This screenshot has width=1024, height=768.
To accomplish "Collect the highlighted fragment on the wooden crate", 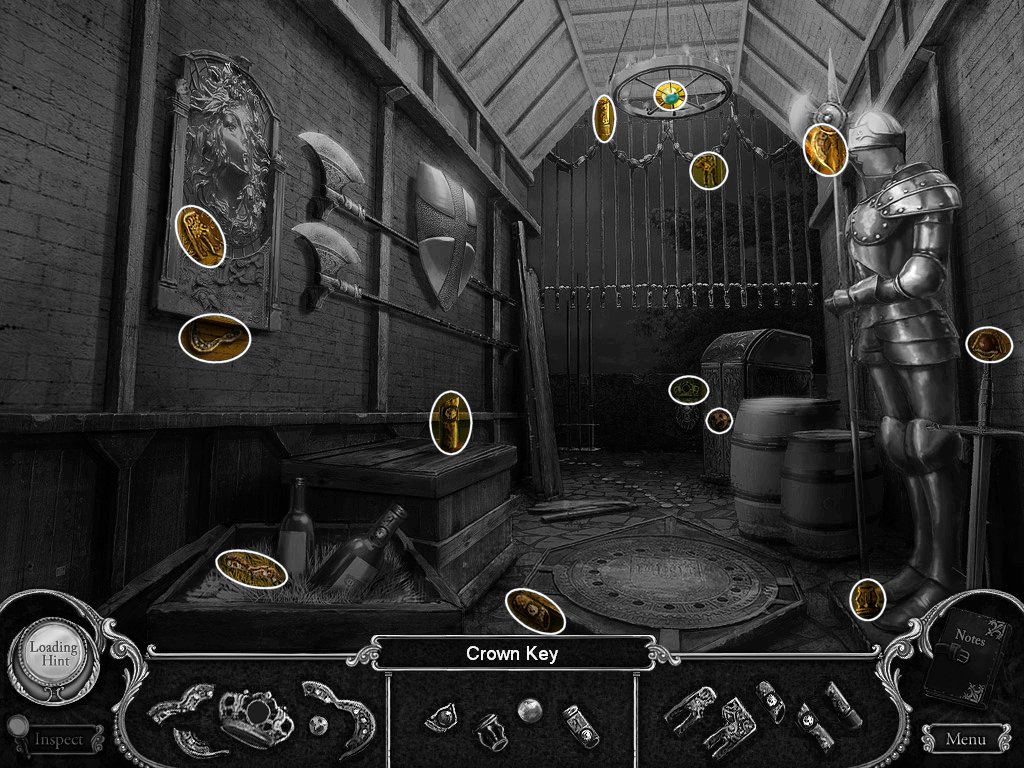I will (x=450, y=422).
